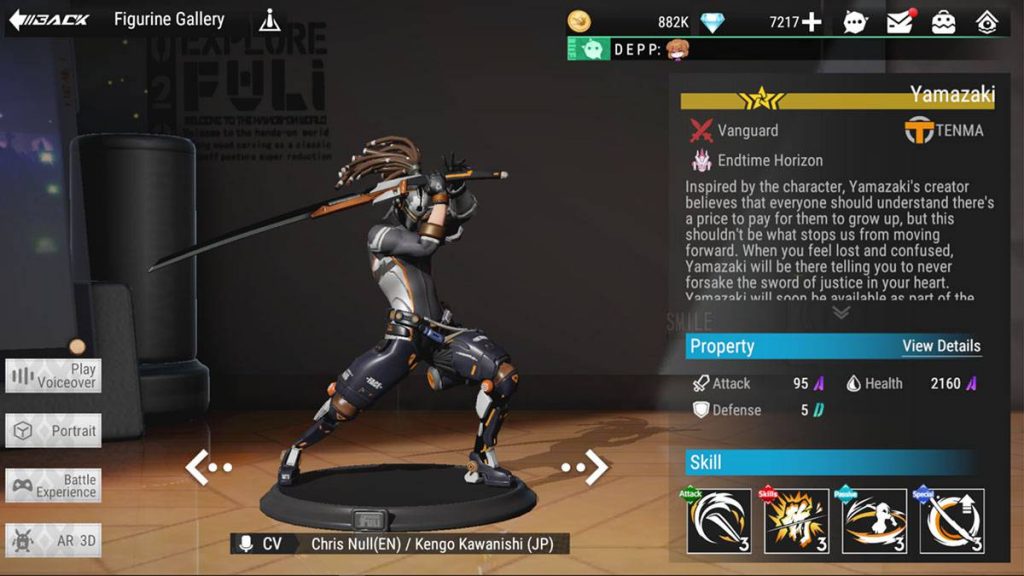
Task: Open the briefcase inventory icon
Action: [x=943, y=22]
